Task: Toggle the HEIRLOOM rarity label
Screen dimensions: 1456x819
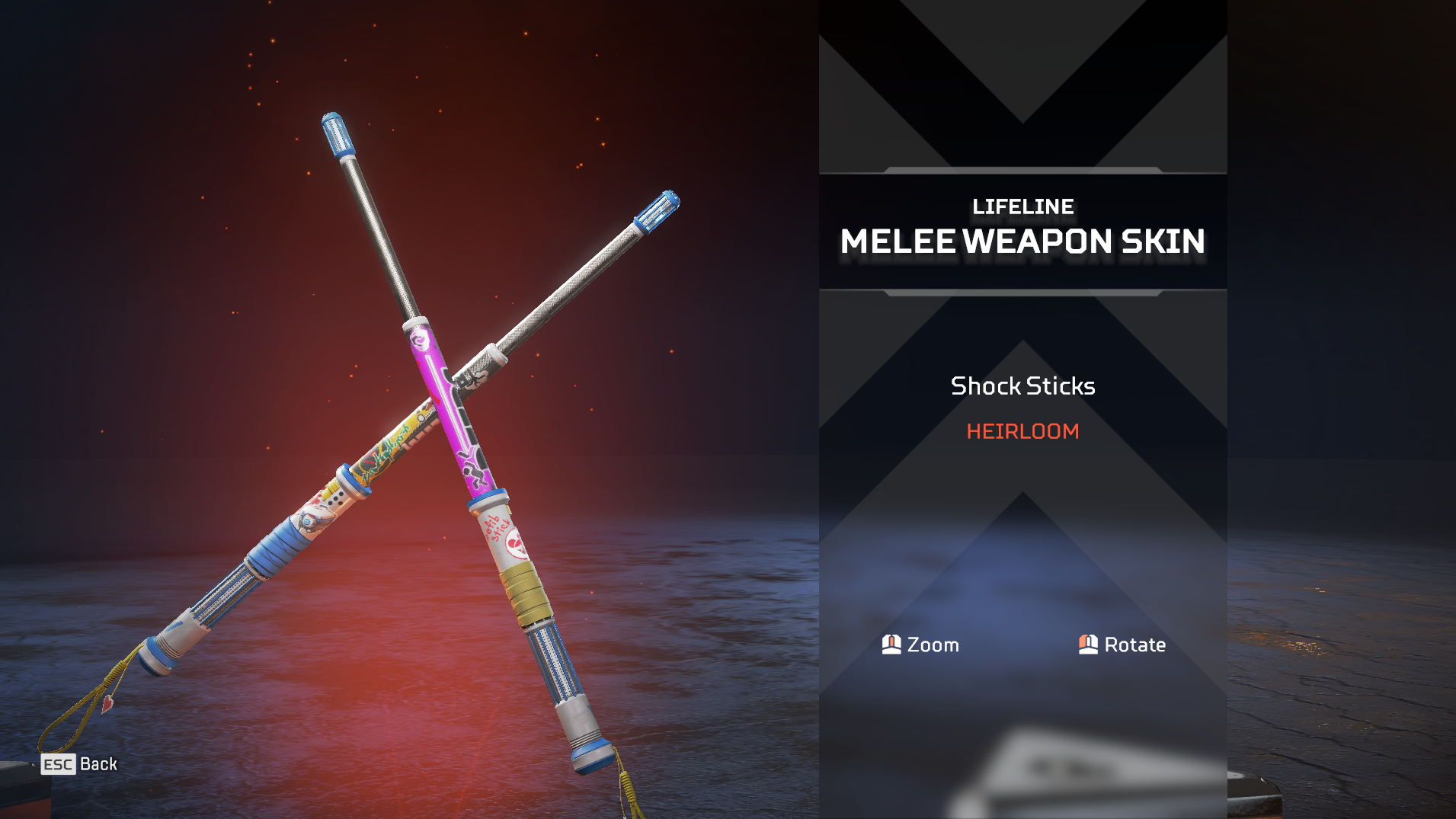Action: (1022, 431)
